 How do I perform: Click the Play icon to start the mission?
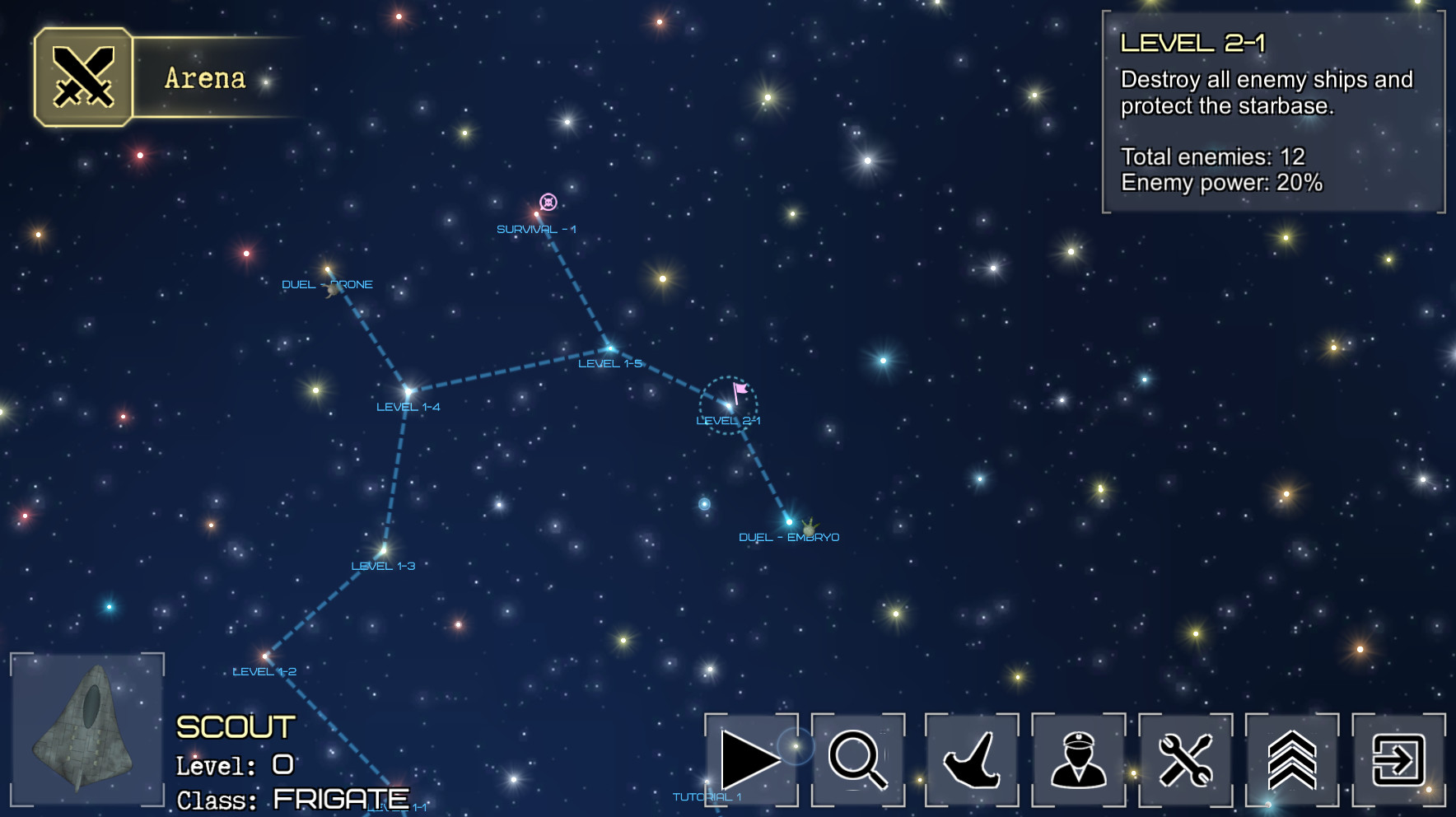[752, 759]
